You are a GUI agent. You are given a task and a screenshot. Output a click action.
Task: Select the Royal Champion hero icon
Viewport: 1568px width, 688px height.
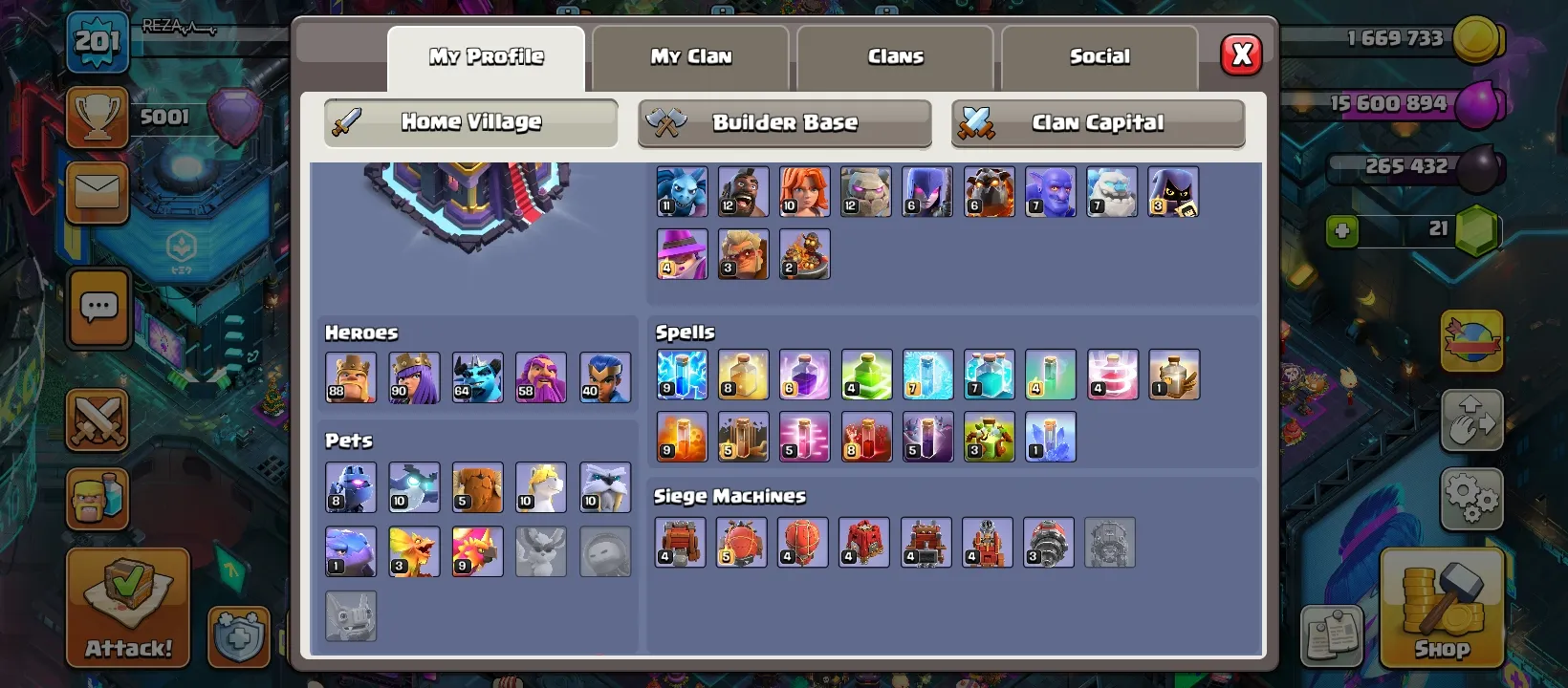[x=605, y=376]
